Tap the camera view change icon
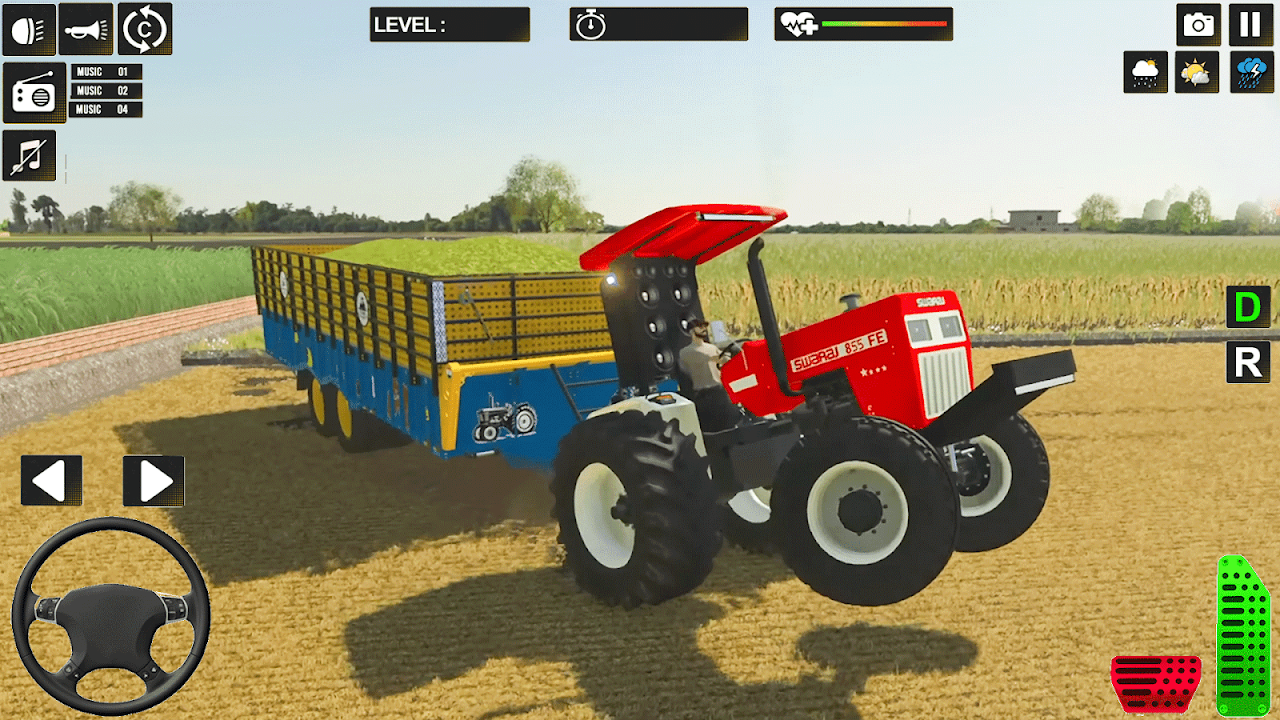Viewport: 1280px width, 720px height. 145,29
